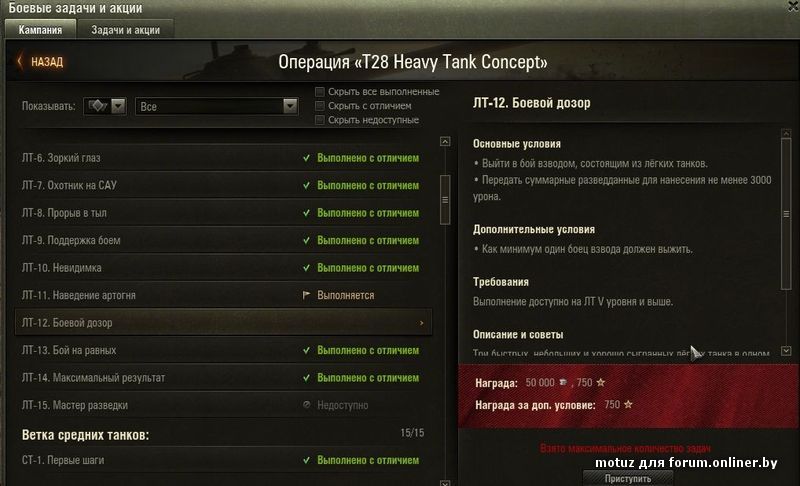Open the vehicle type icon dropdown
Image resolution: width=800 pixels, height=486 pixels.
click(x=104, y=106)
